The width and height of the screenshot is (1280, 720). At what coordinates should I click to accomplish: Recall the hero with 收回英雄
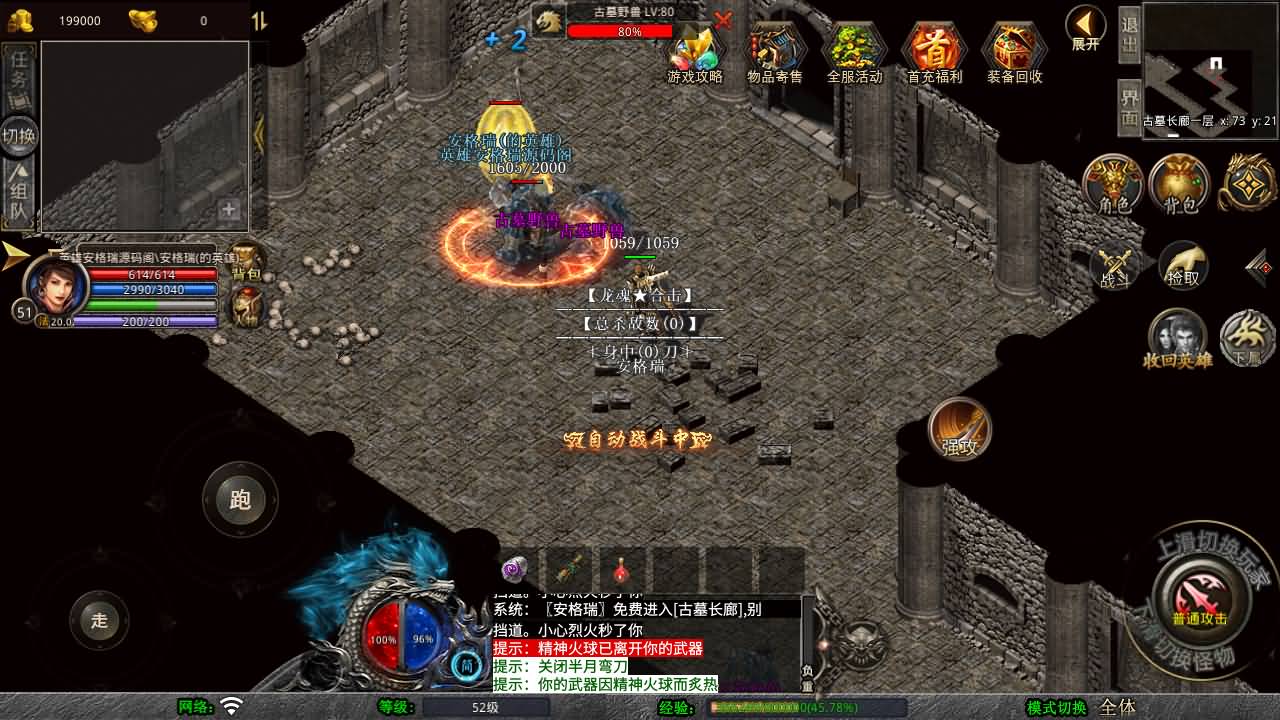tap(1177, 338)
